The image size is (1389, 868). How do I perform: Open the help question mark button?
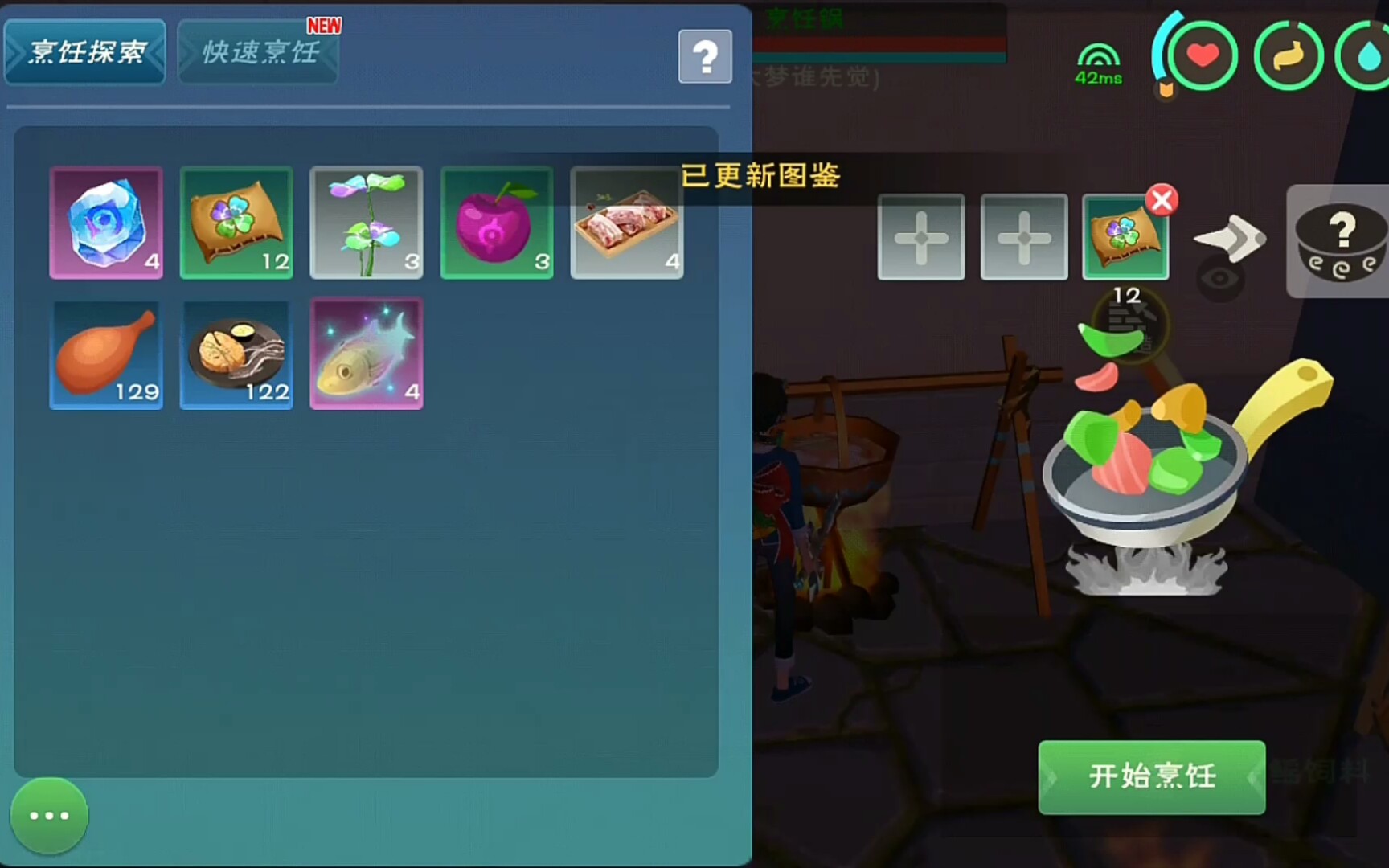[x=705, y=55]
